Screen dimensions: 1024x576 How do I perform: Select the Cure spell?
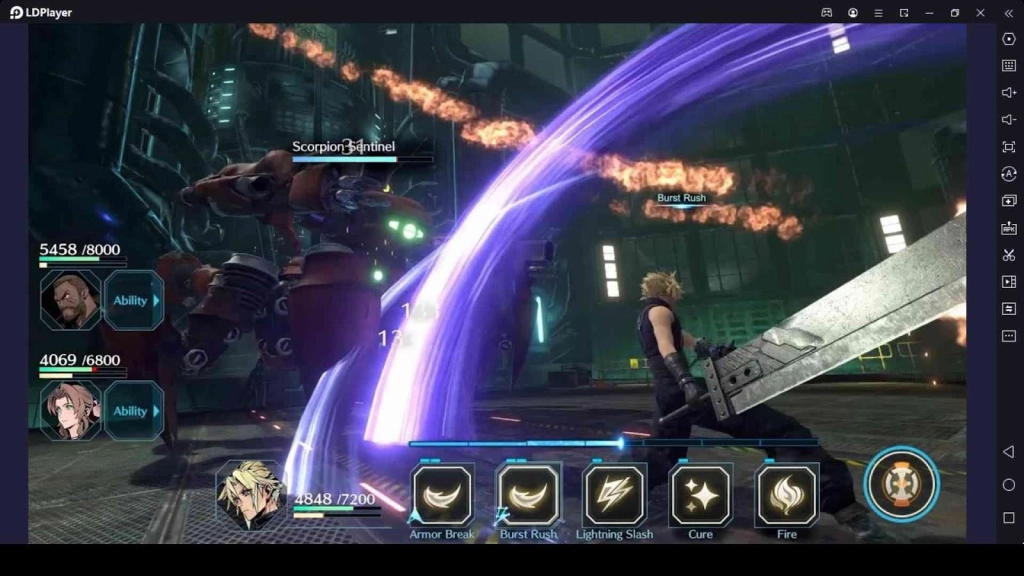point(700,495)
